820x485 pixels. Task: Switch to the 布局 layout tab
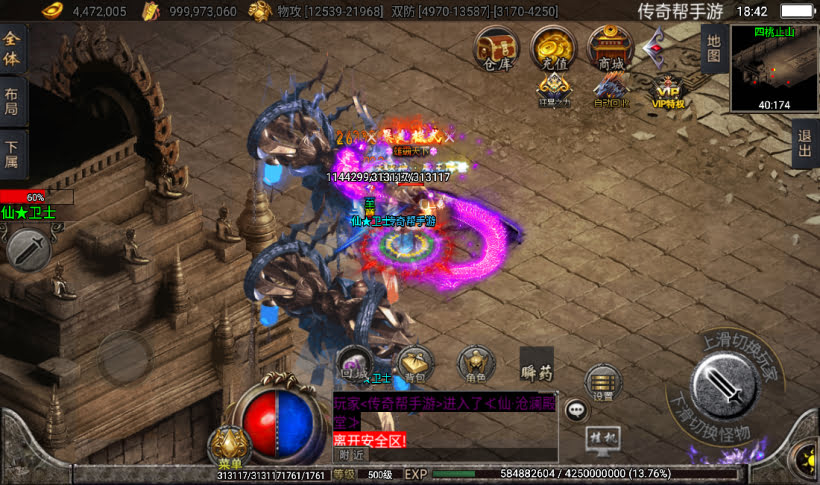(x=12, y=102)
